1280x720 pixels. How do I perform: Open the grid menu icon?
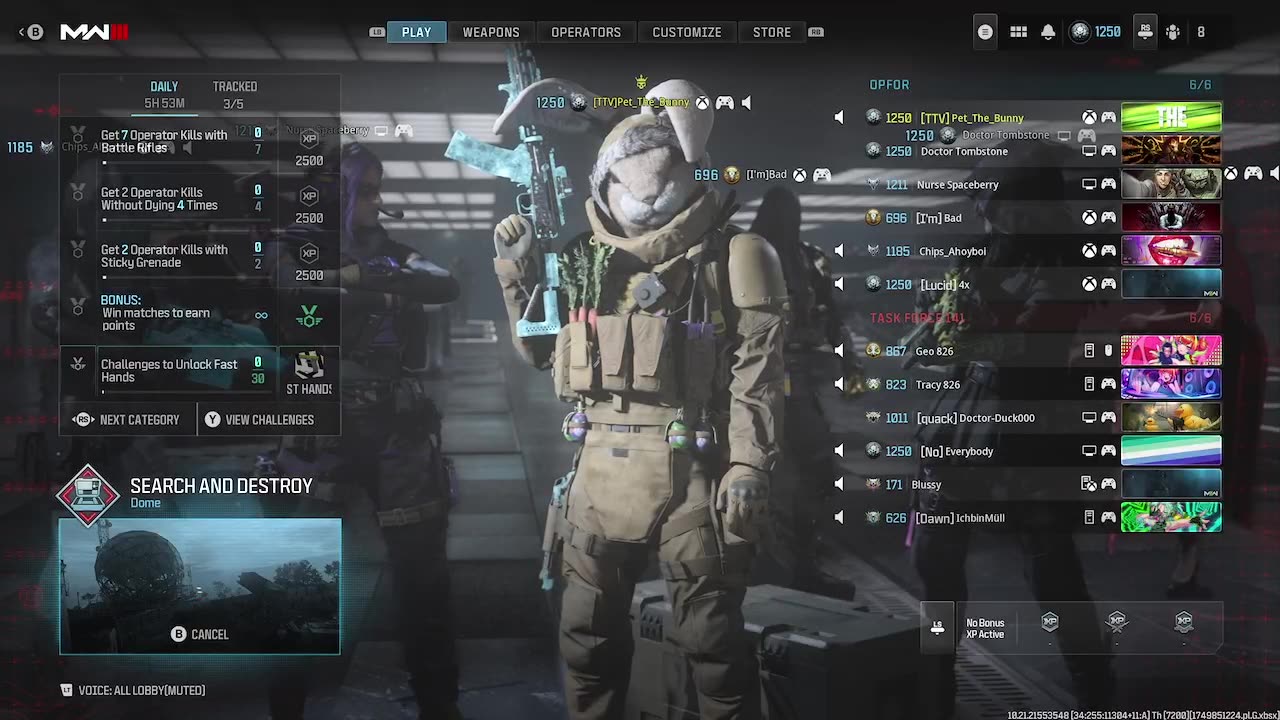[x=1018, y=32]
